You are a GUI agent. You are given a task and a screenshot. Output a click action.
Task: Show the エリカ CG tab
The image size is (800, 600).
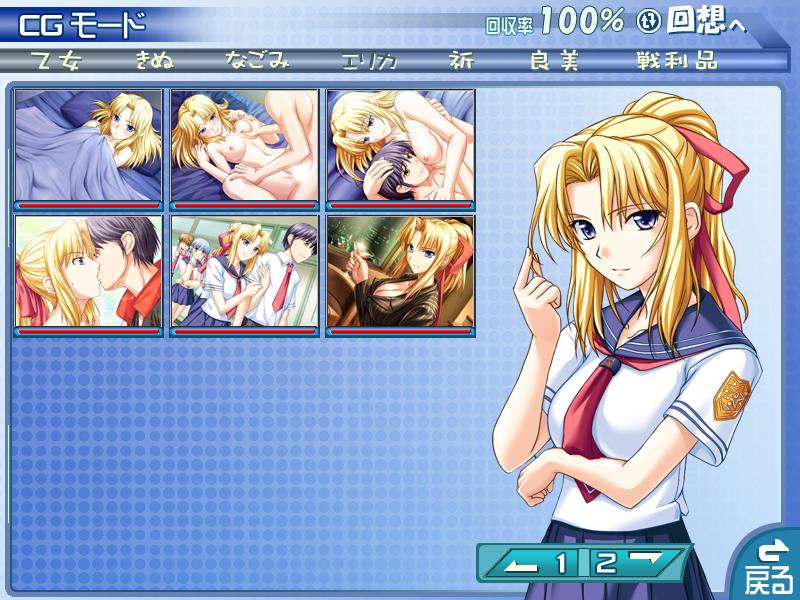click(369, 60)
